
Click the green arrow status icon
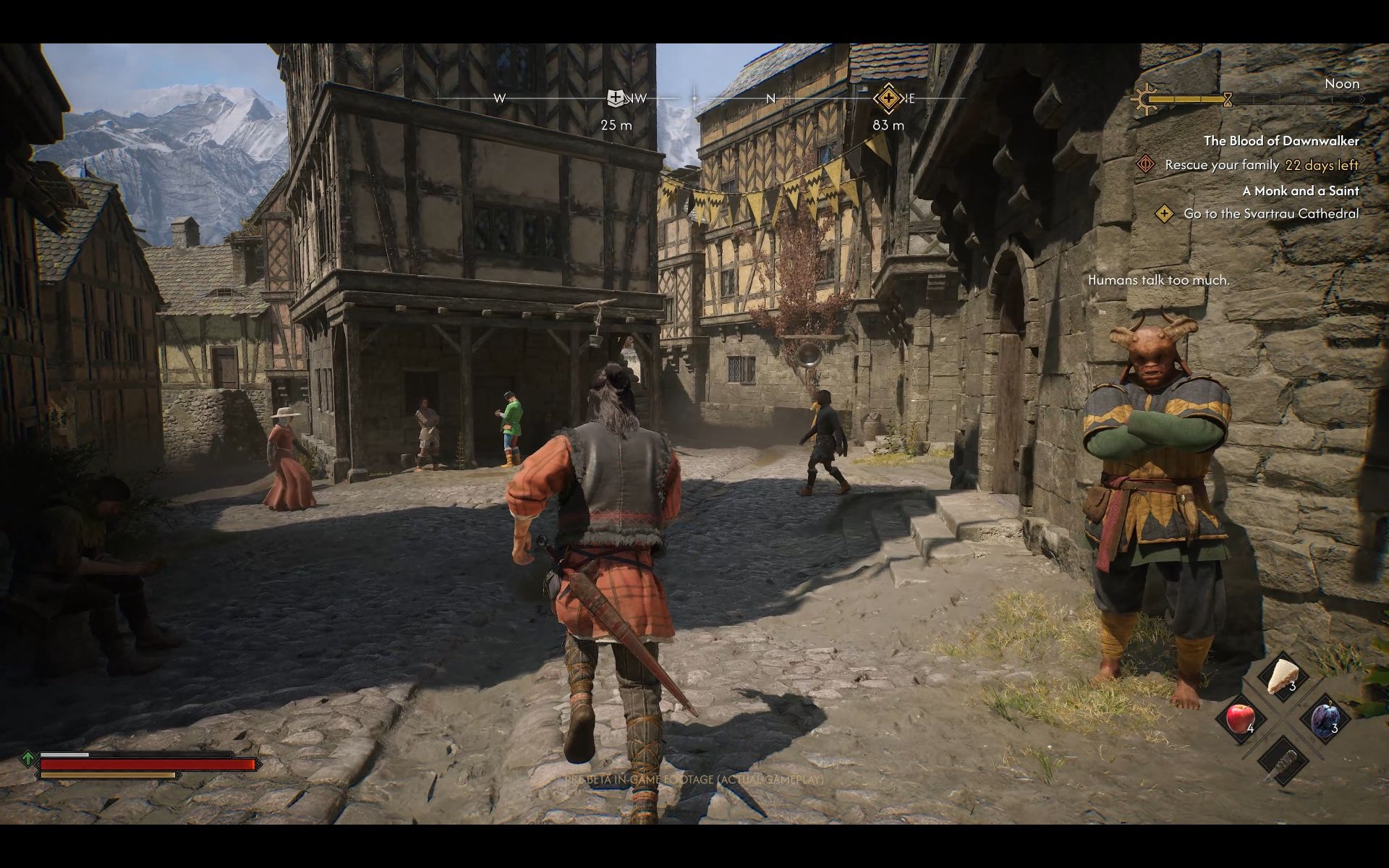point(27,759)
